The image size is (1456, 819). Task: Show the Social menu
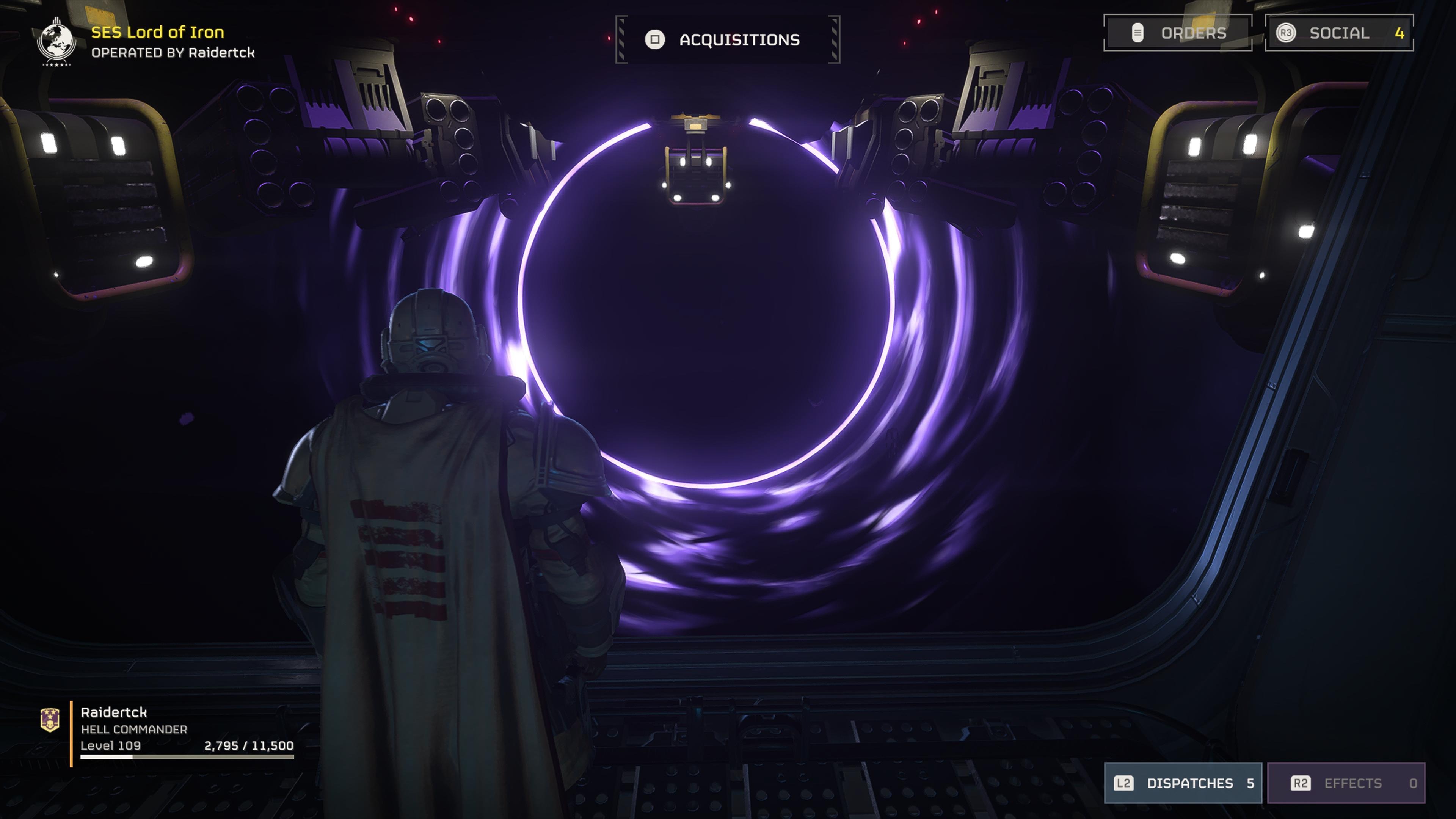click(x=1338, y=33)
